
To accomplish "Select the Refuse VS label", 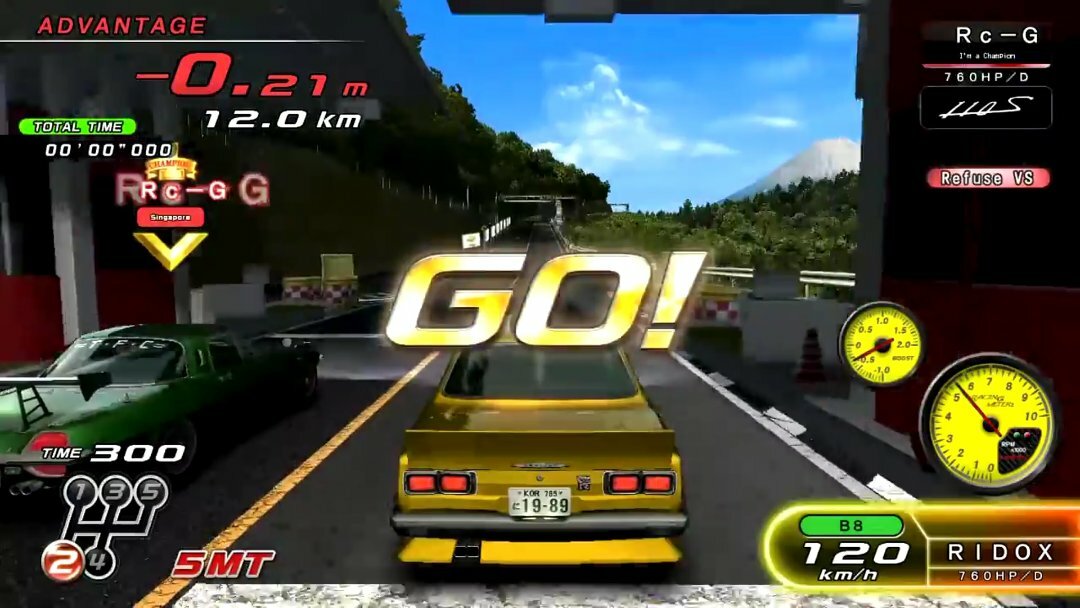I will coord(987,178).
